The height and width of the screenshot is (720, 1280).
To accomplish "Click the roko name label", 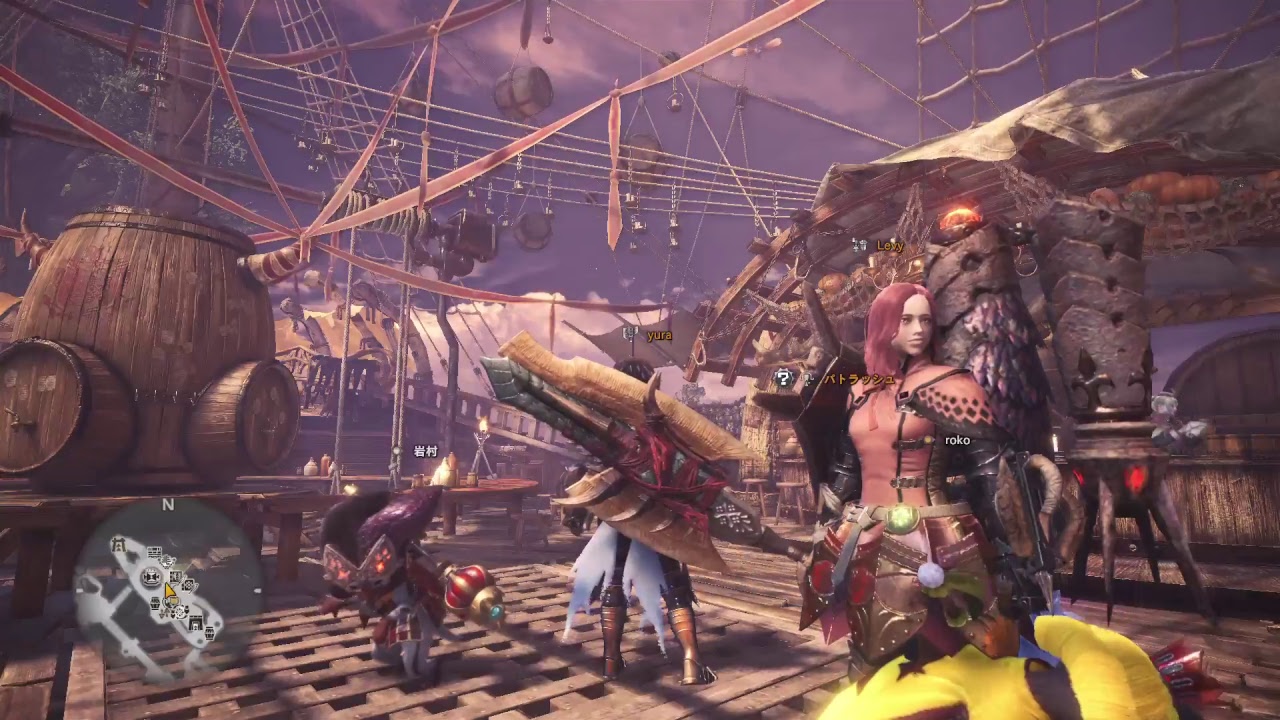I will pos(957,440).
